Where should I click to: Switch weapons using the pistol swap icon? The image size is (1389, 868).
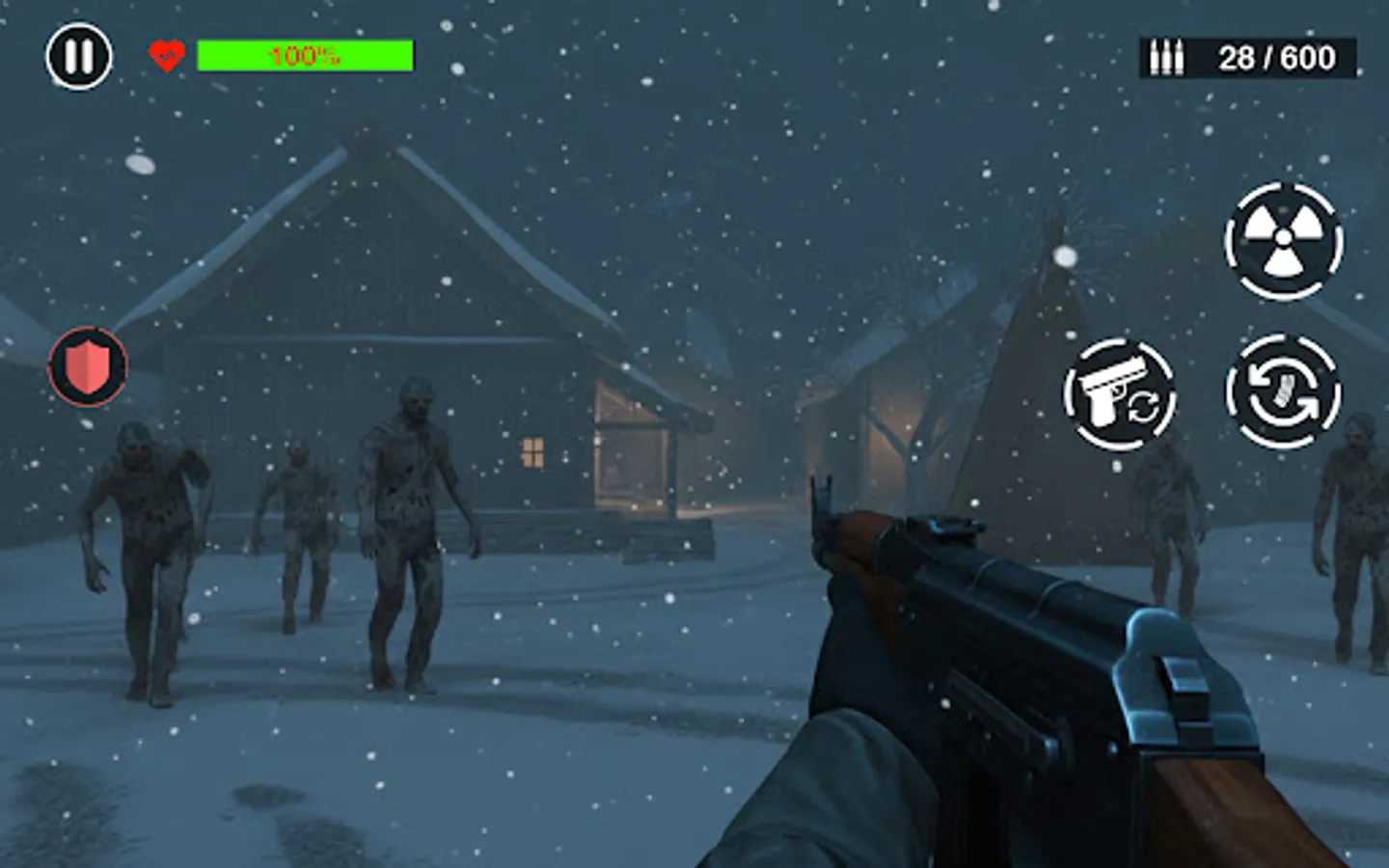coord(1122,393)
